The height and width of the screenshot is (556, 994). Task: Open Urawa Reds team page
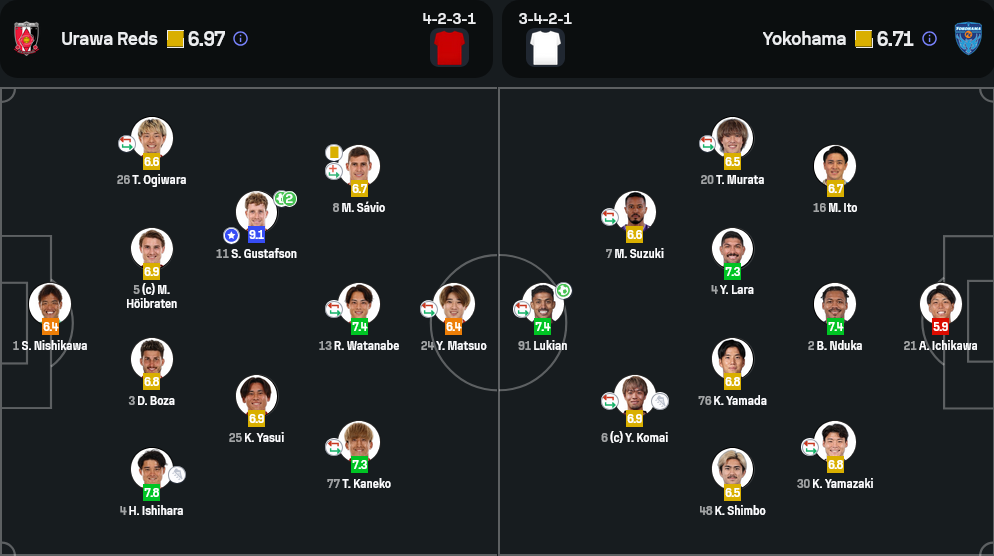(x=109, y=39)
